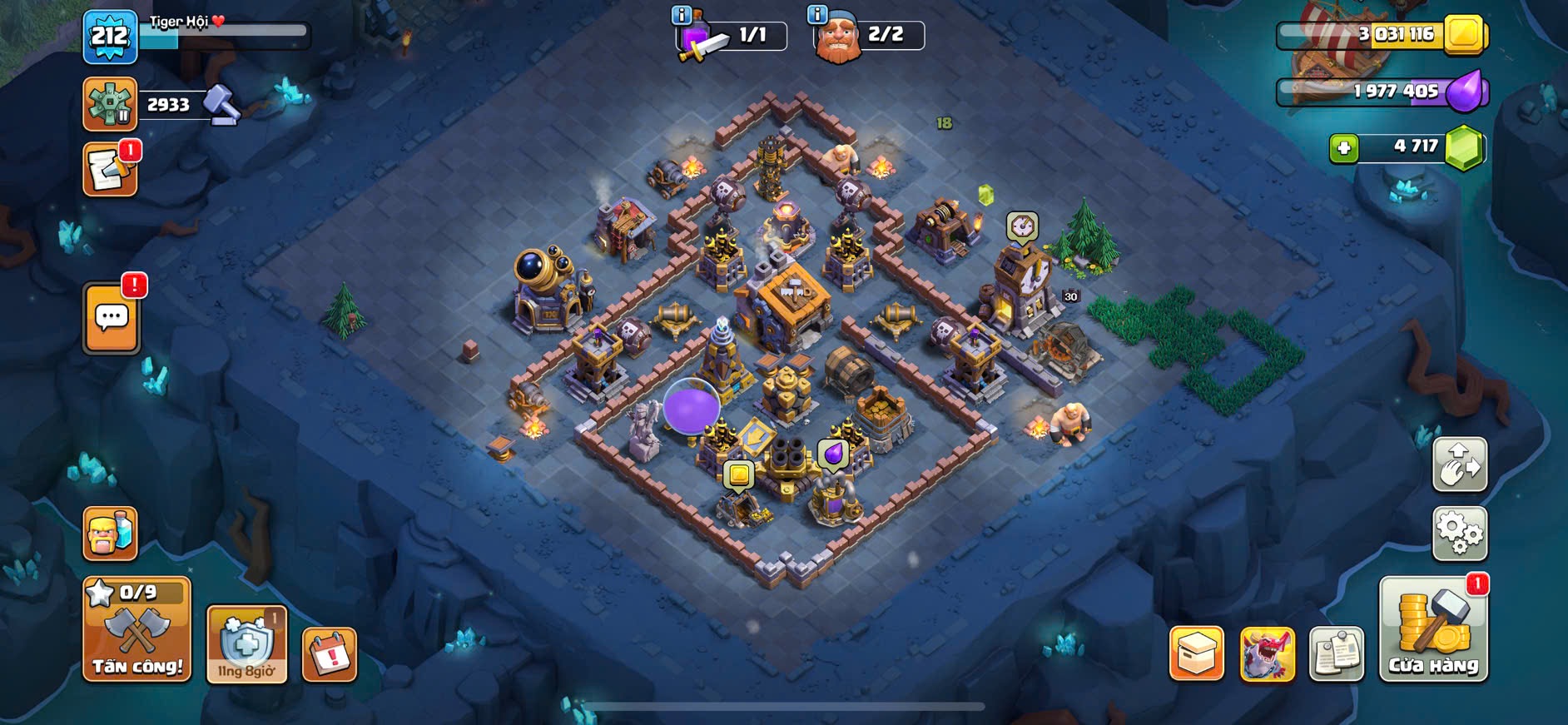This screenshot has height=725, width=1568.
Task: Collect gold from the gold mine bubble
Action: (x=738, y=475)
